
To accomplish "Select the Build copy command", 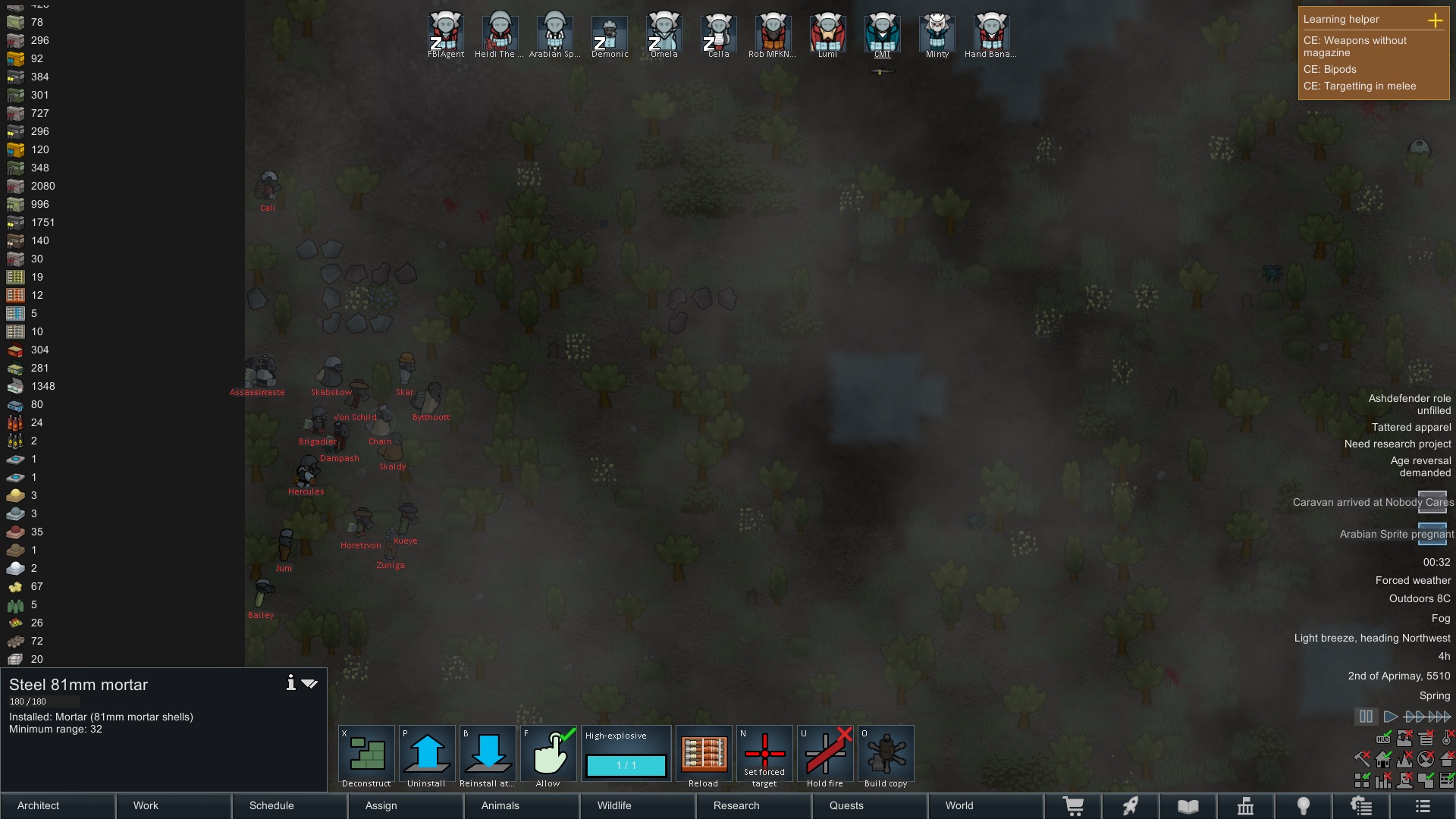I will [886, 755].
